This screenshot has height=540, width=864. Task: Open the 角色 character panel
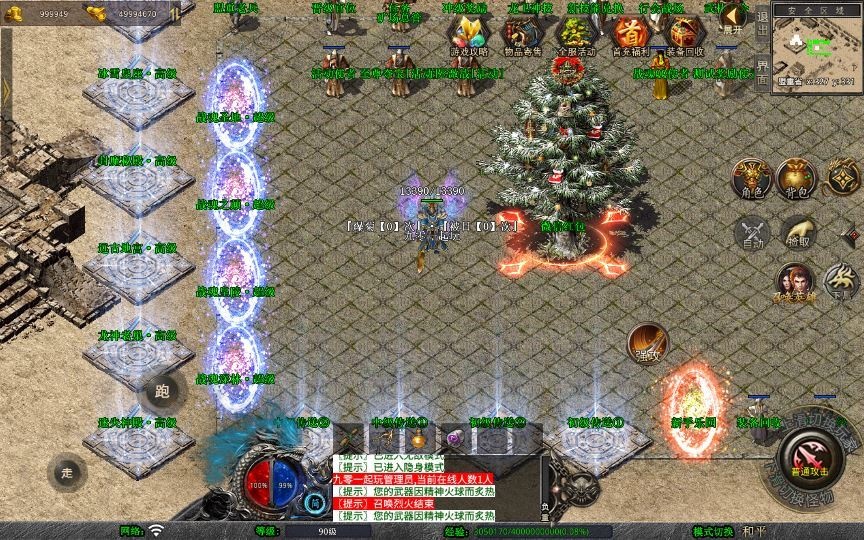point(750,178)
